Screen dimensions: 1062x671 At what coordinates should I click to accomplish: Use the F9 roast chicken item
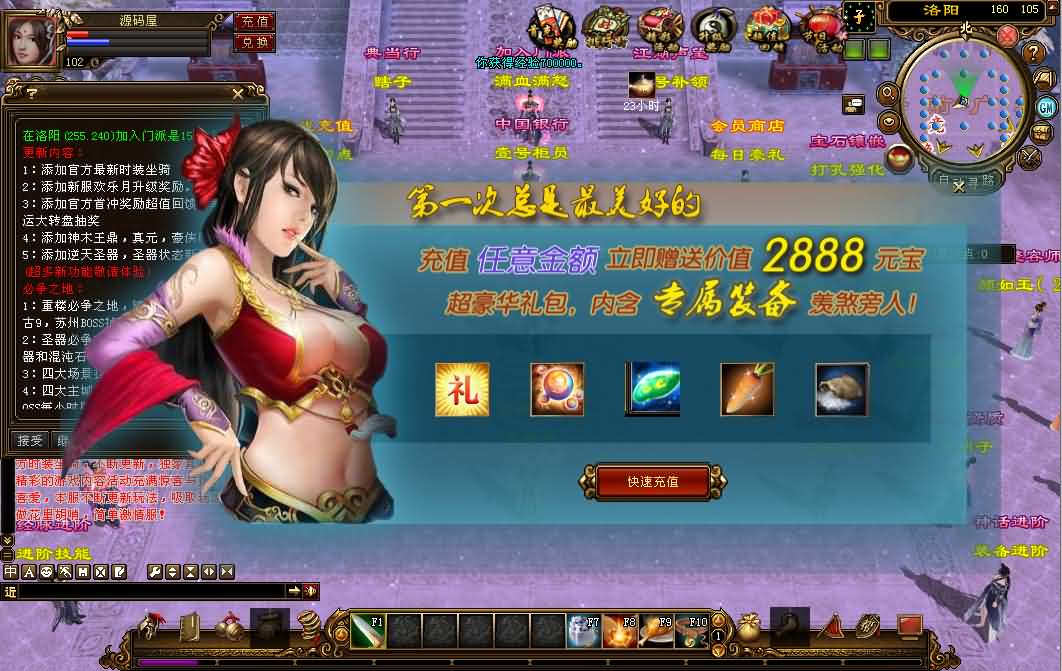coord(656,631)
